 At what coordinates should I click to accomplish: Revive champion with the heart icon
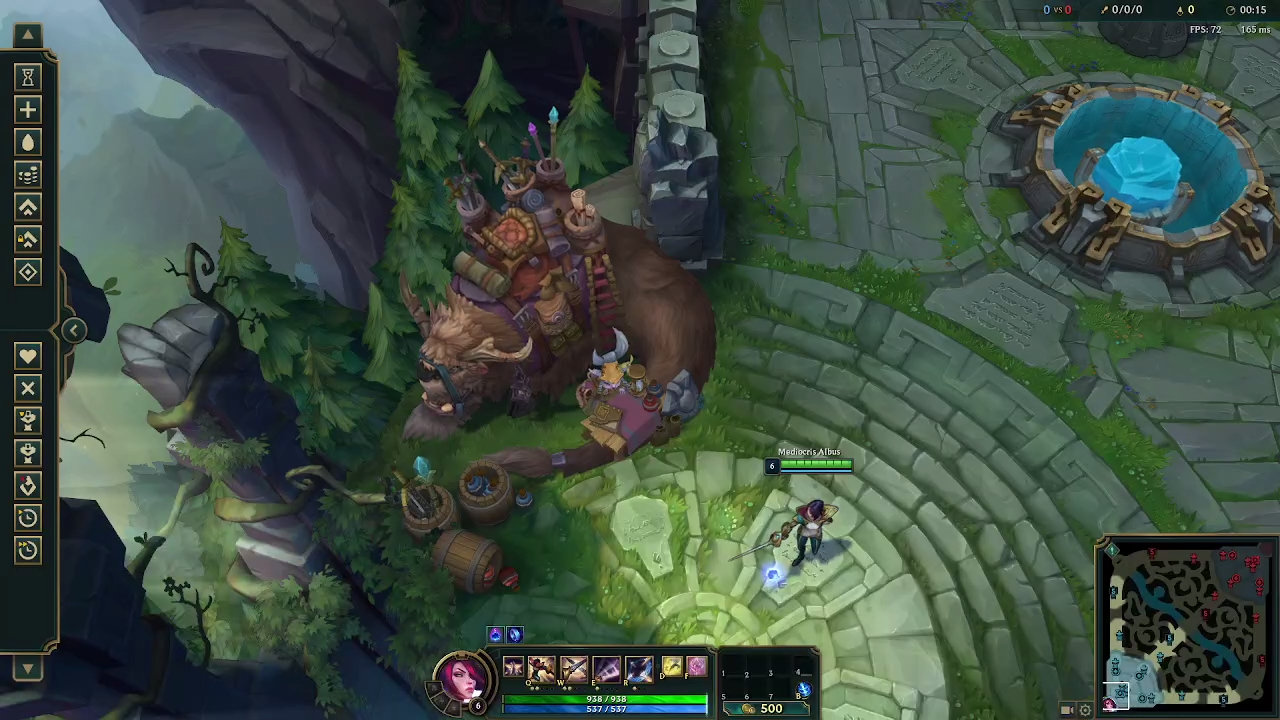click(27, 355)
